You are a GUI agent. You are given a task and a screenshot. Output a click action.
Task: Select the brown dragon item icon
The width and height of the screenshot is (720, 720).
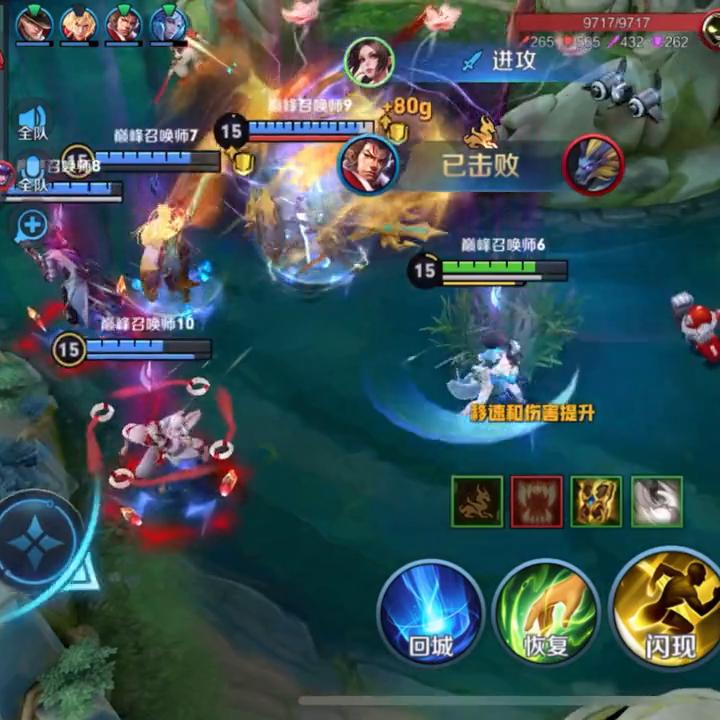(477, 501)
